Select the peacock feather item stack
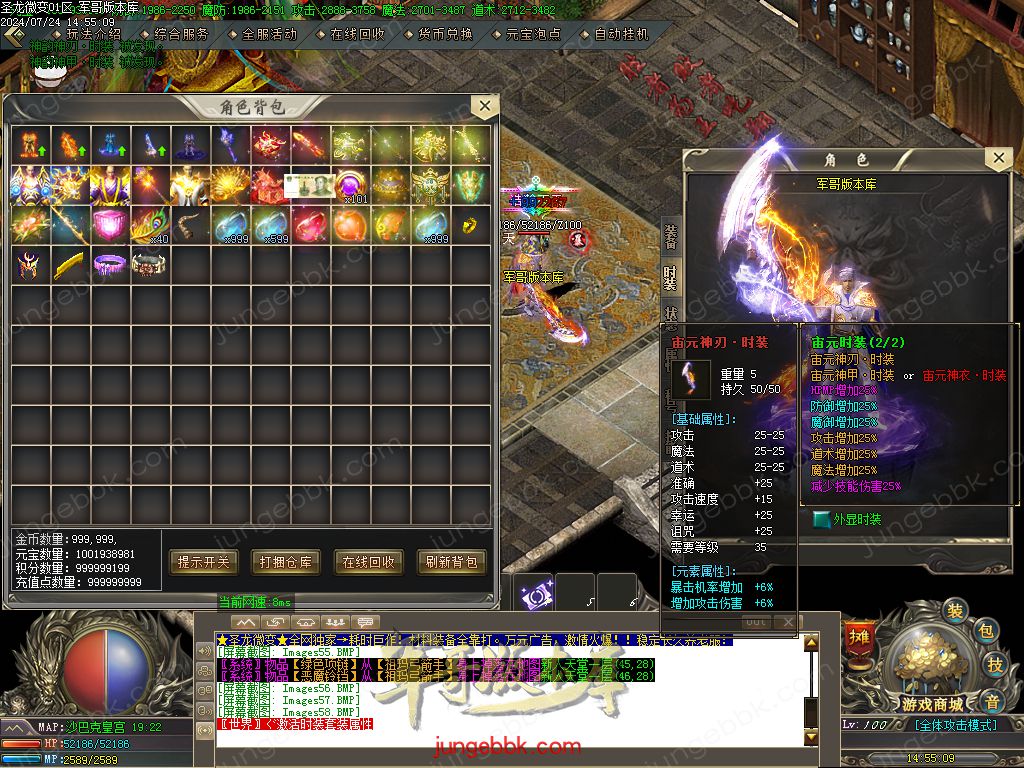This screenshot has height=768, width=1024. point(150,226)
